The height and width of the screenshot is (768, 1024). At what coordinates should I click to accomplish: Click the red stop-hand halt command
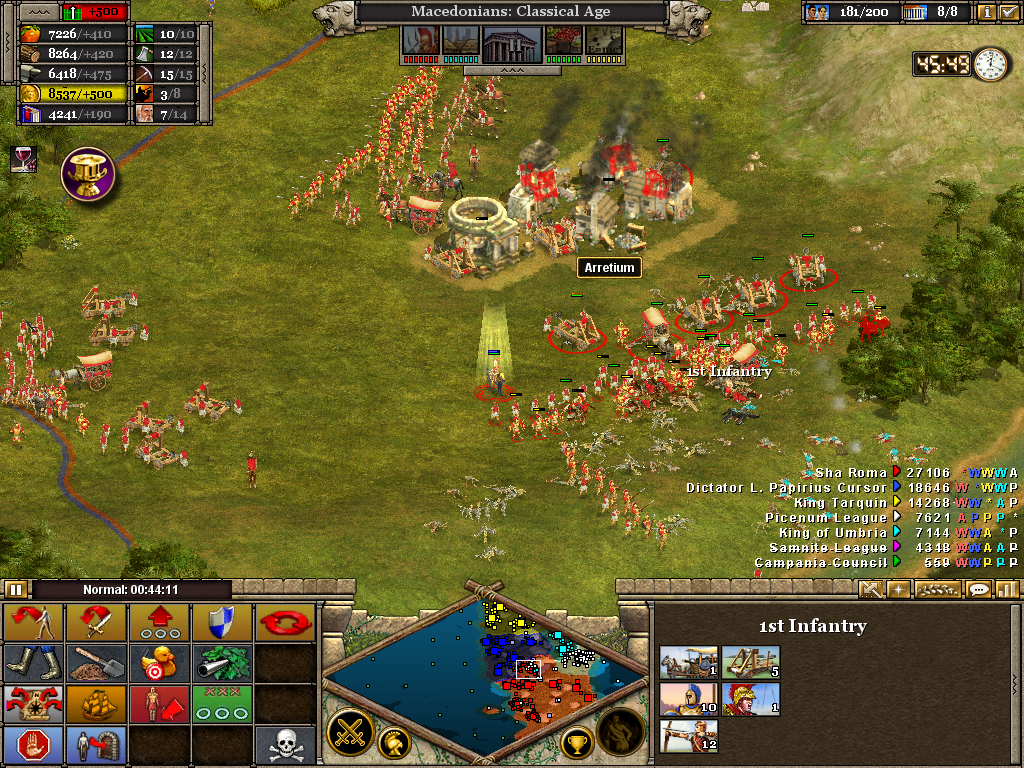click(33, 744)
